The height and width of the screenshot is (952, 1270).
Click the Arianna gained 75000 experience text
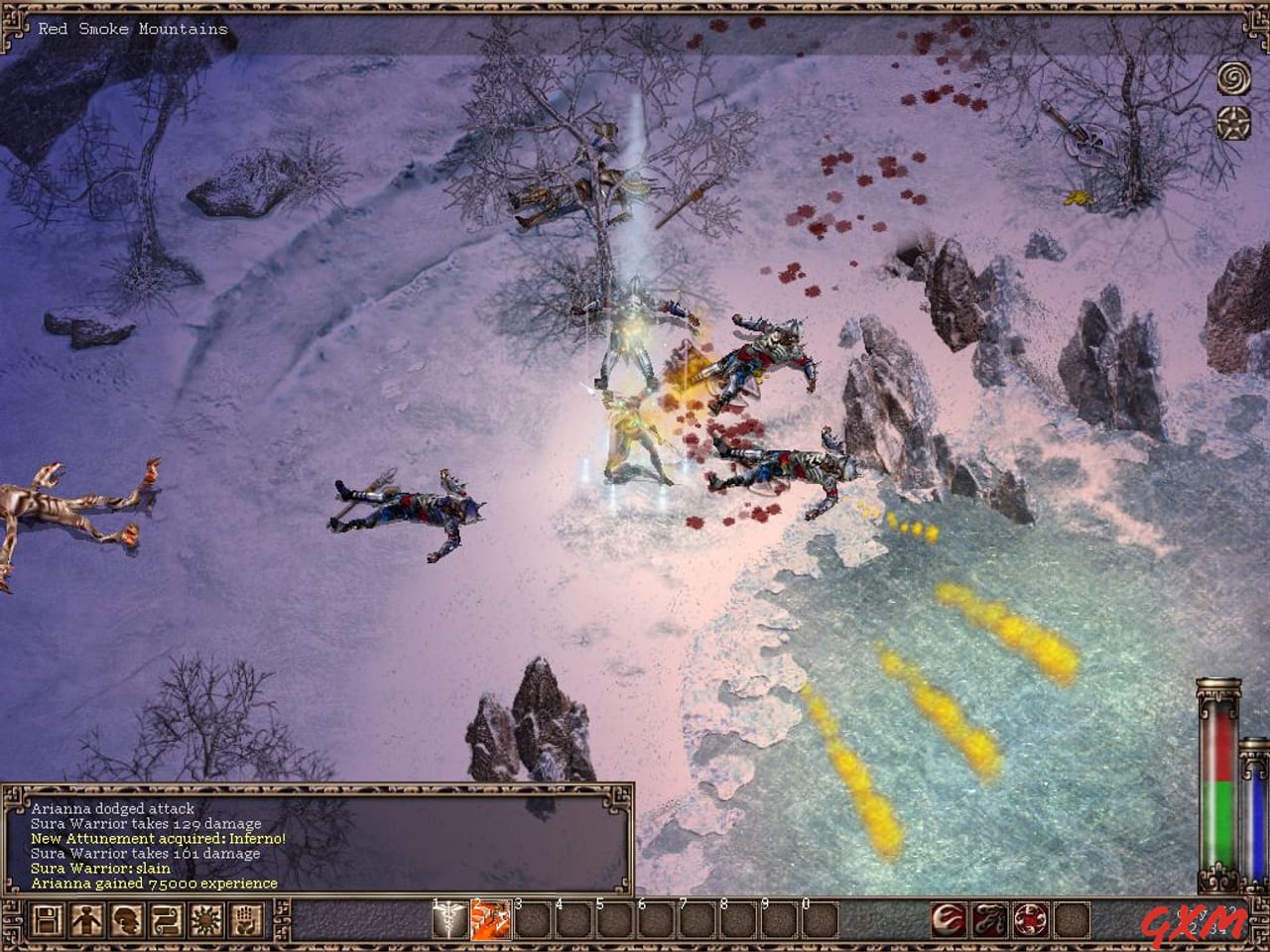click(149, 882)
